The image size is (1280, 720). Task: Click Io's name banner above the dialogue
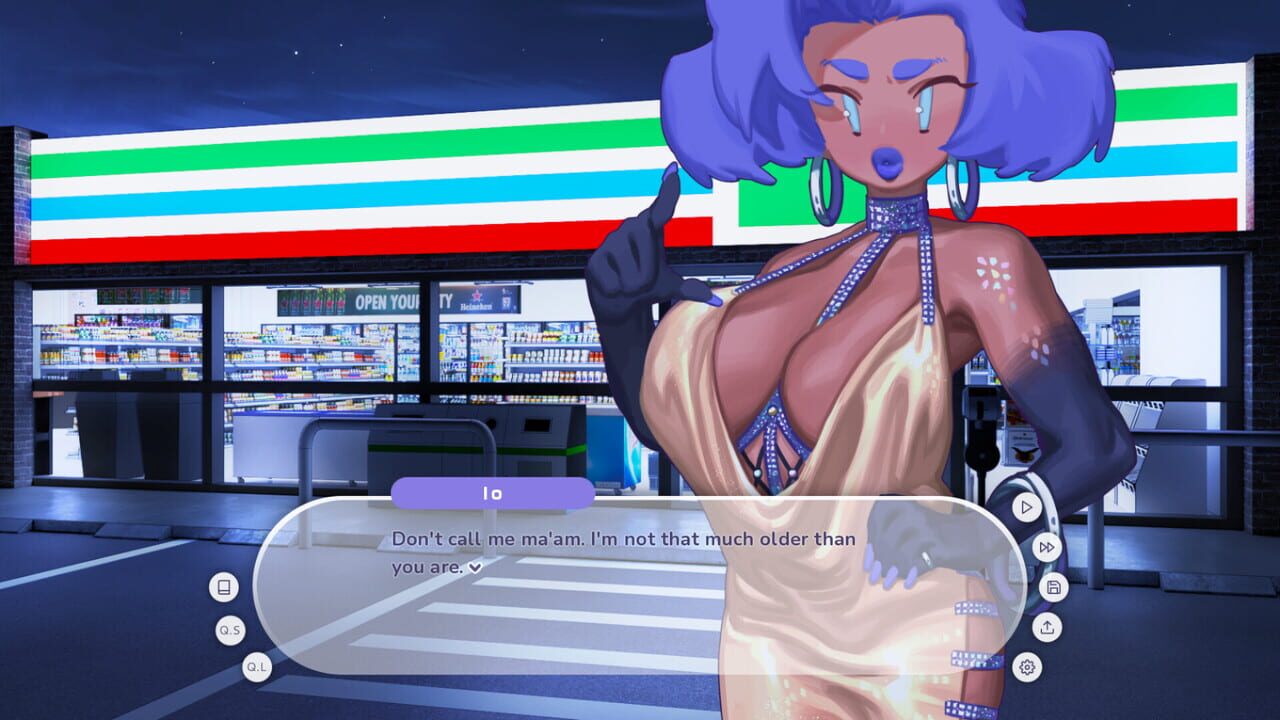494,491
